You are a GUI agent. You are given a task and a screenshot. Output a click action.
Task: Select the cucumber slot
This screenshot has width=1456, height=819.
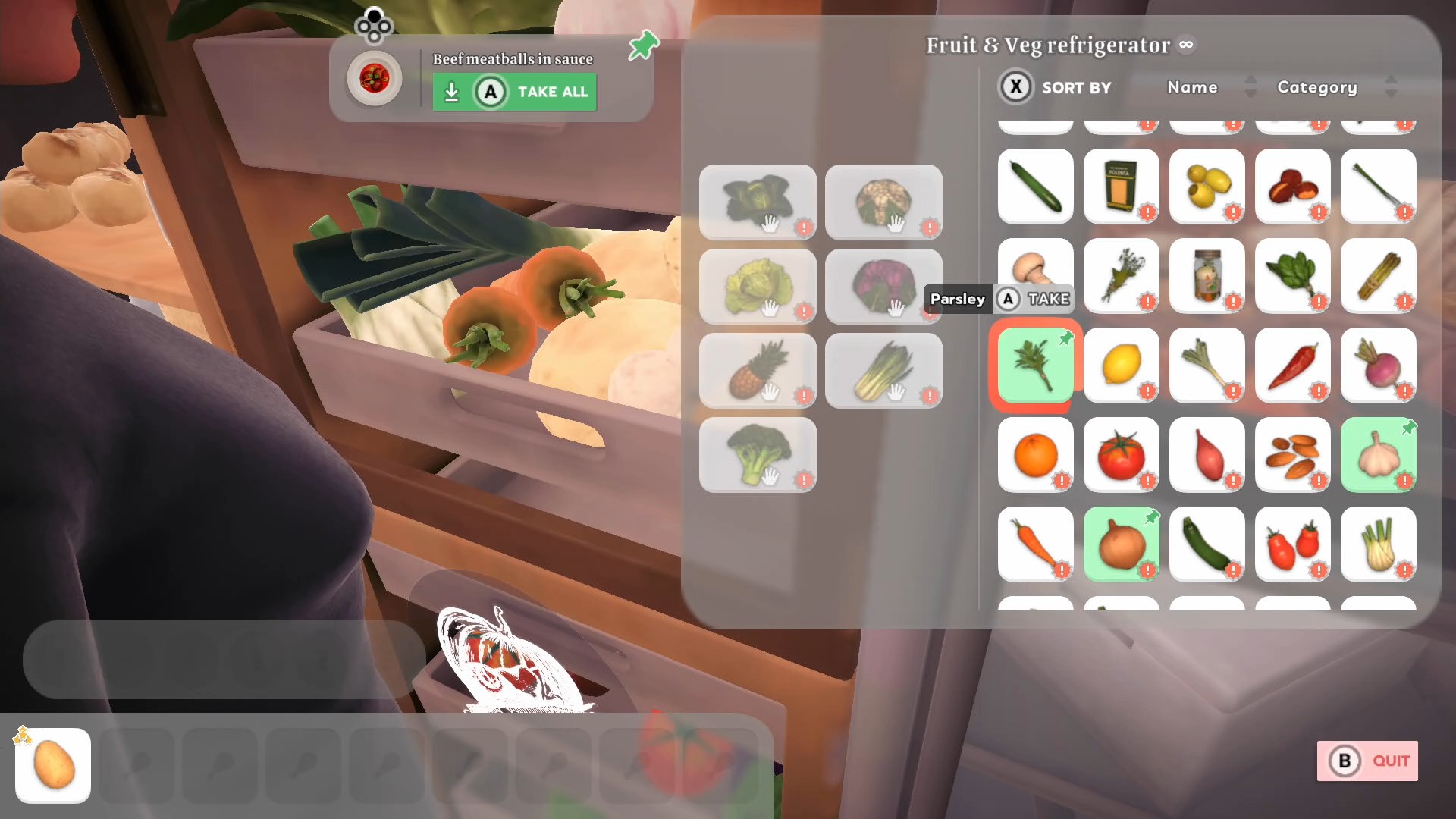(1035, 187)
